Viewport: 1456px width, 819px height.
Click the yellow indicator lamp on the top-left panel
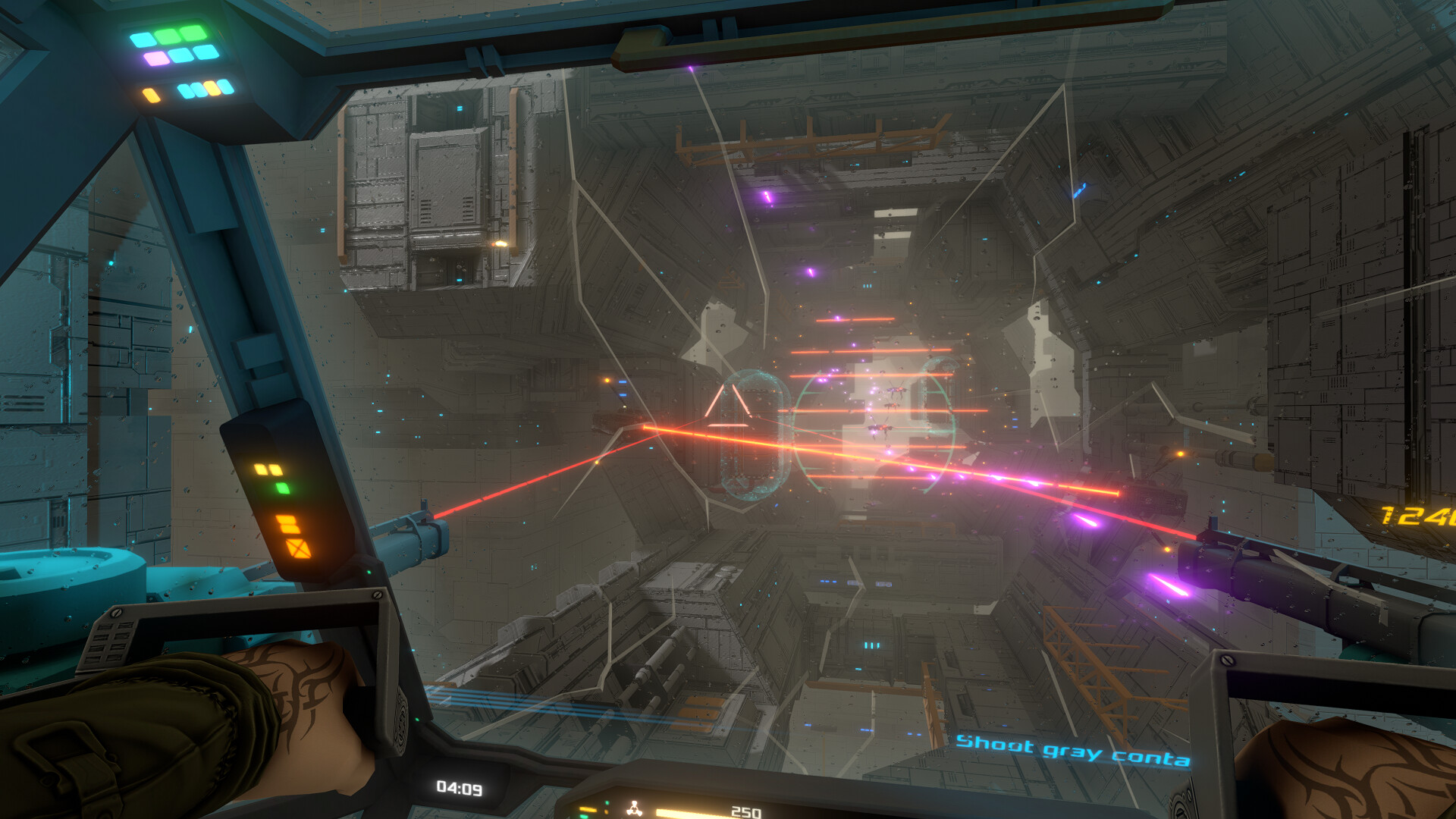click(152, 95)
